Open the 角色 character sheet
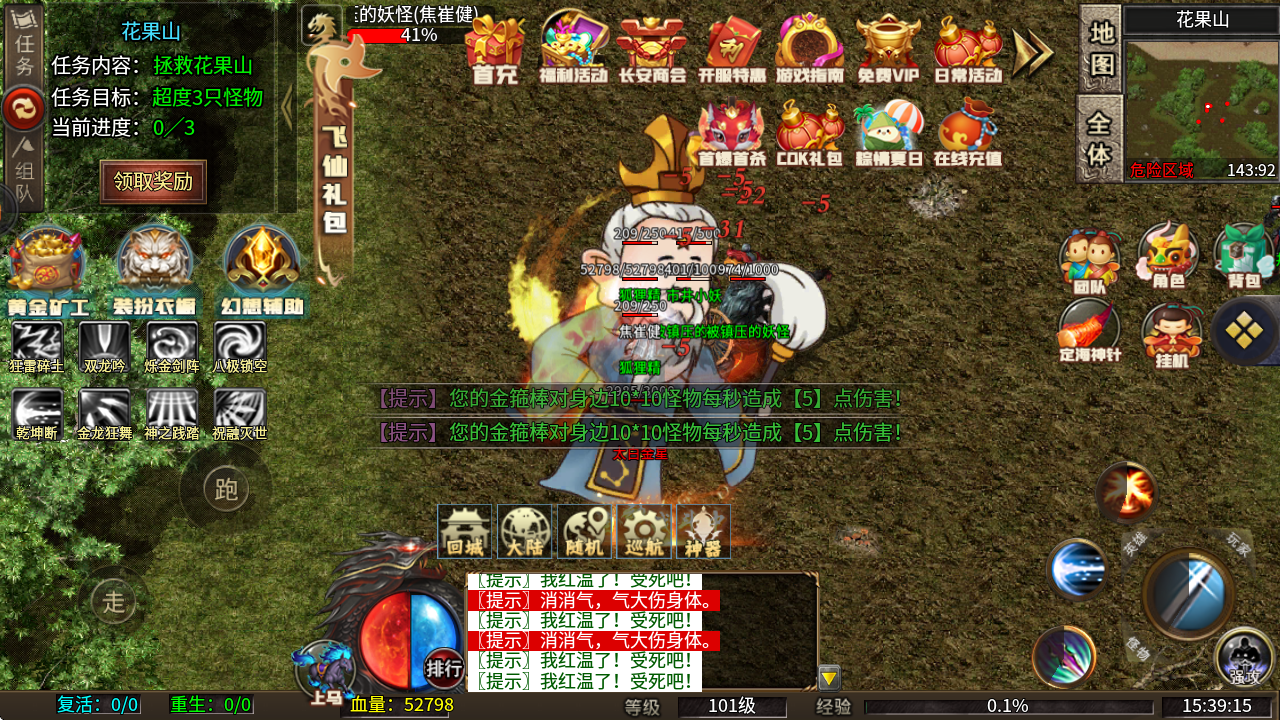 click(x=1168, y=257)
